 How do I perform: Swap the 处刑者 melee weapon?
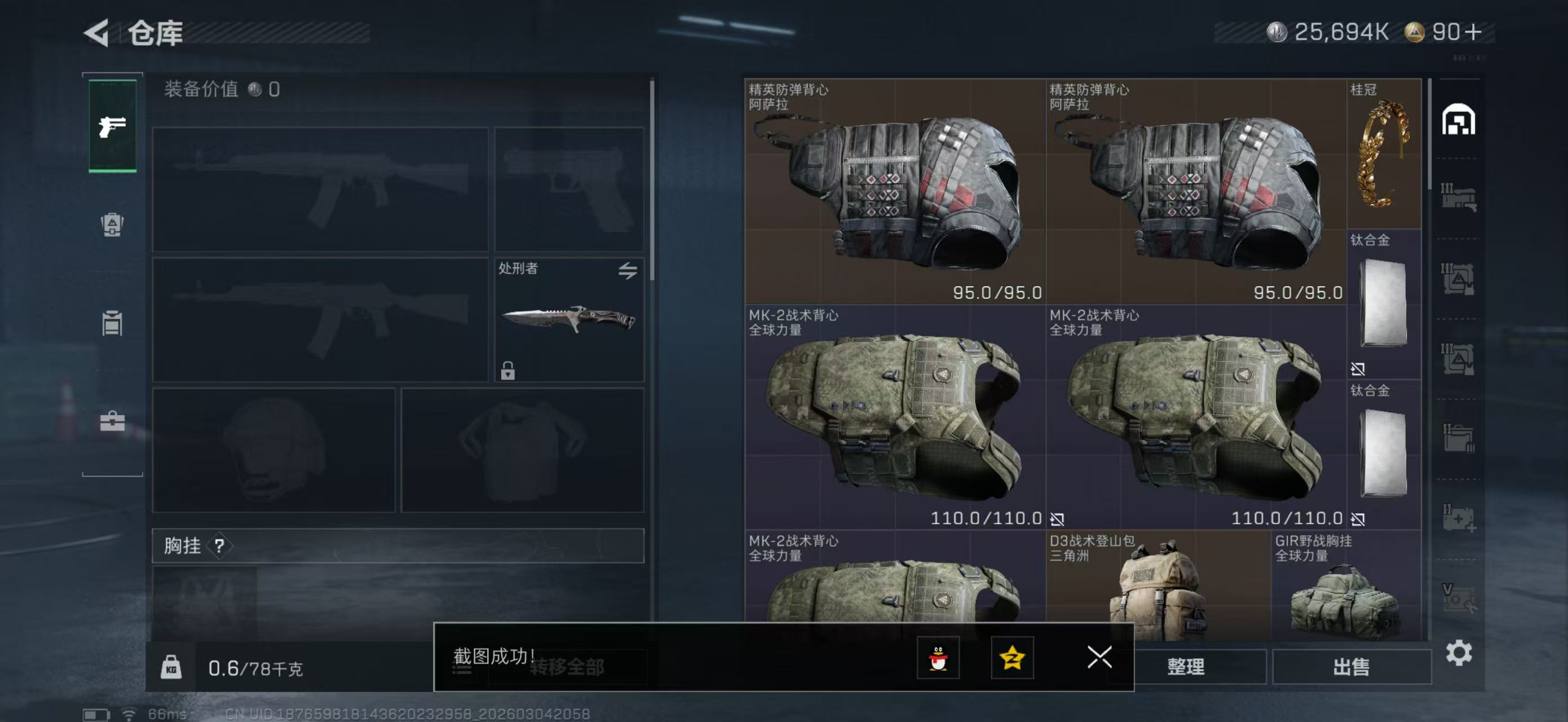pos(628,270)
